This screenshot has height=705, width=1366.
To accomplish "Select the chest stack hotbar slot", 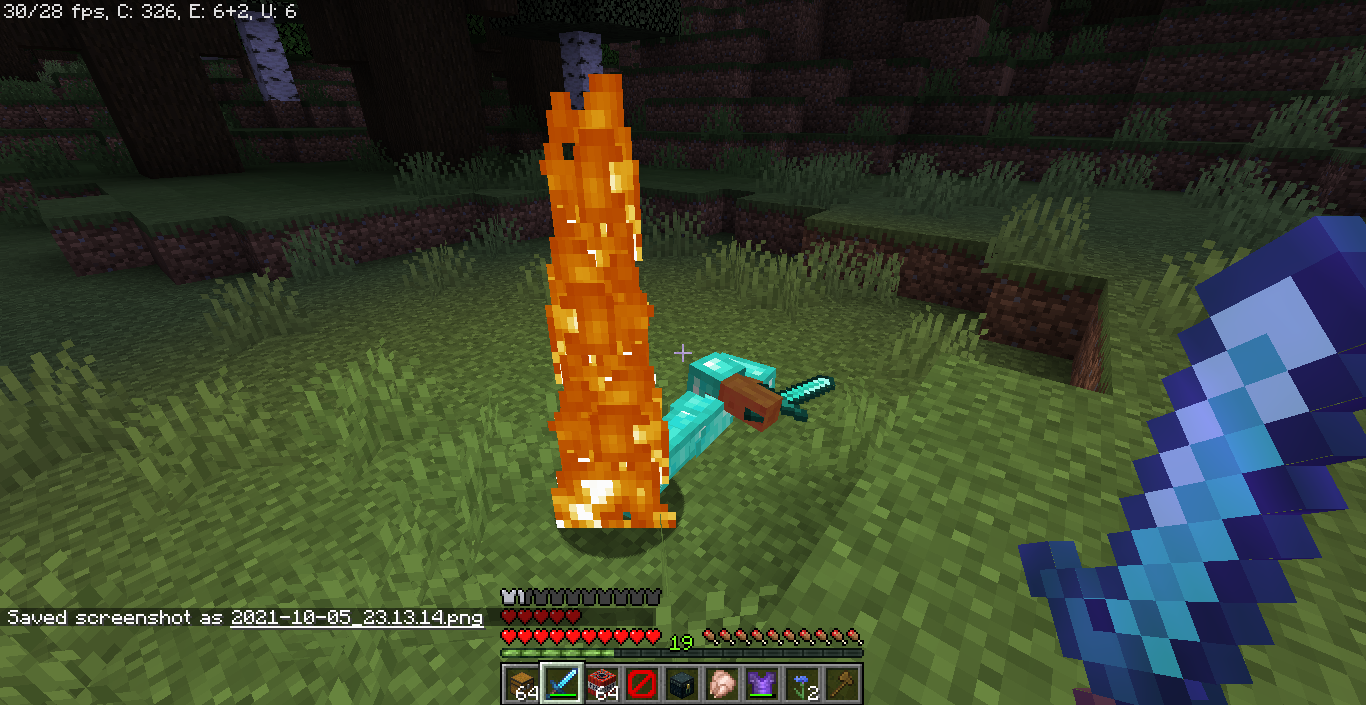I will click(521, 684).
